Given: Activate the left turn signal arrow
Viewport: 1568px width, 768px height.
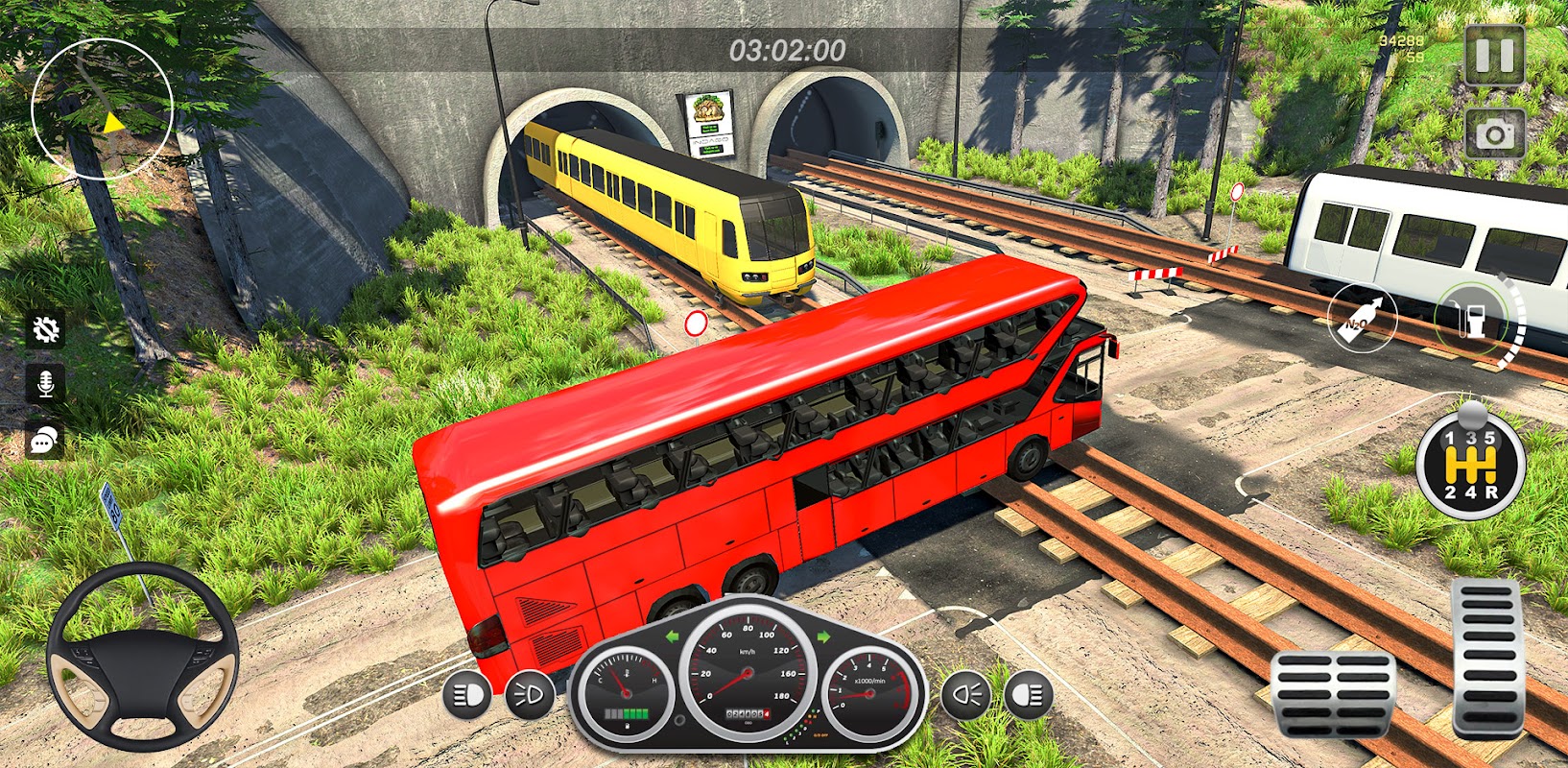Looking at the screenshot, I should click(x=672, y=636).
